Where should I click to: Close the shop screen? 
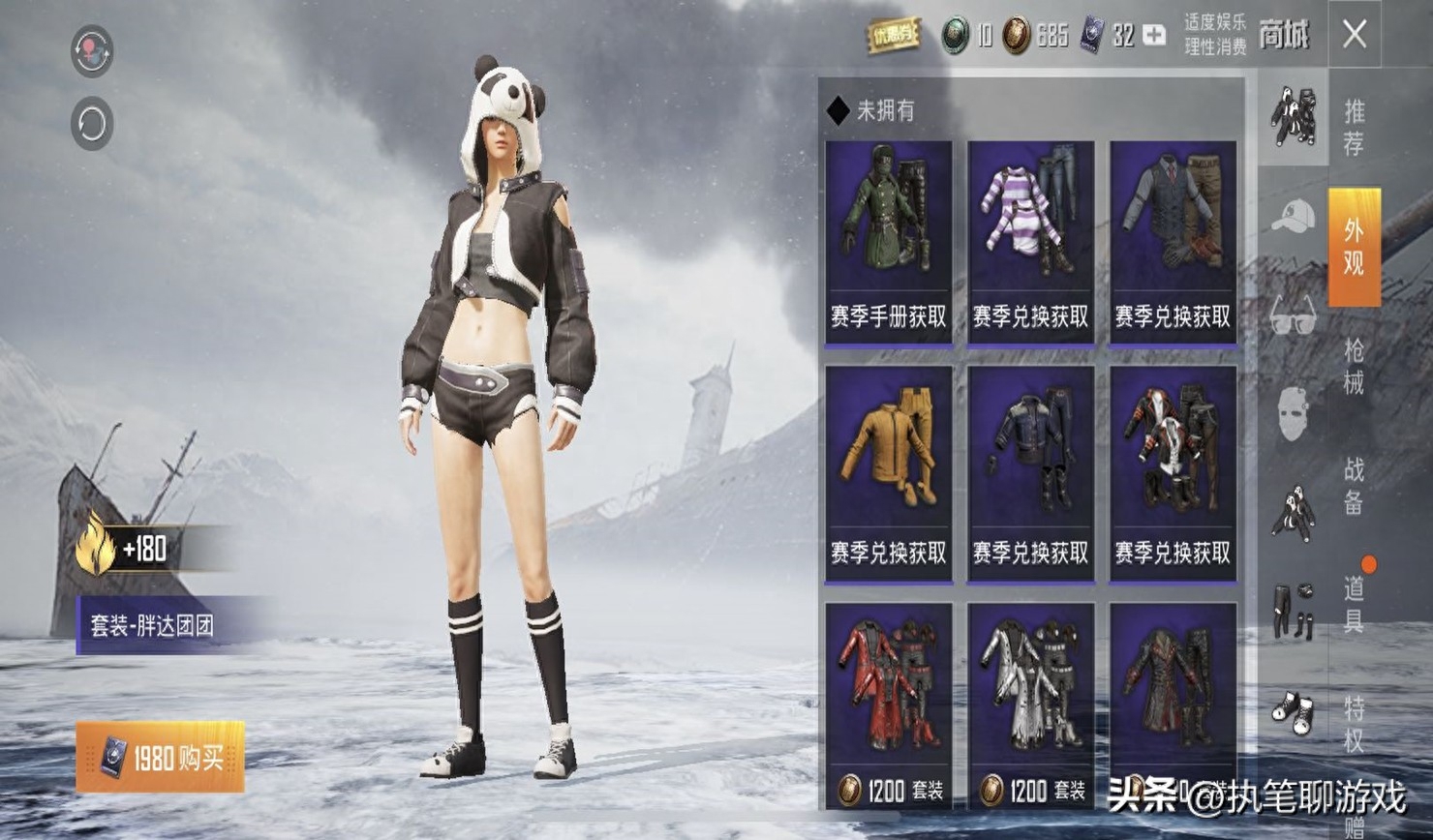coord(1355,35)
